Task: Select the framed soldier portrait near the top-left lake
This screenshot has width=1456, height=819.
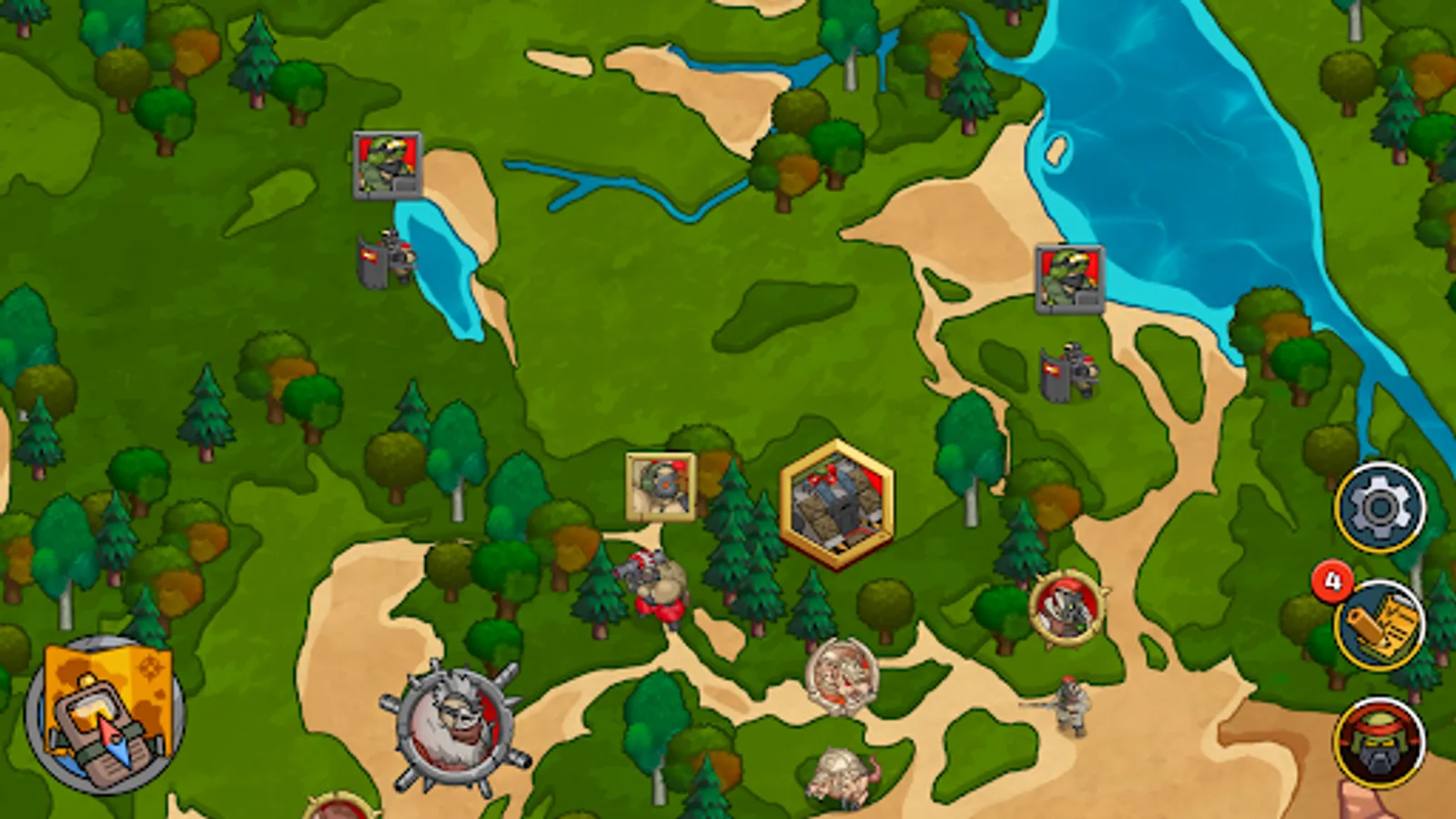Action: click(x=386, y=166)
